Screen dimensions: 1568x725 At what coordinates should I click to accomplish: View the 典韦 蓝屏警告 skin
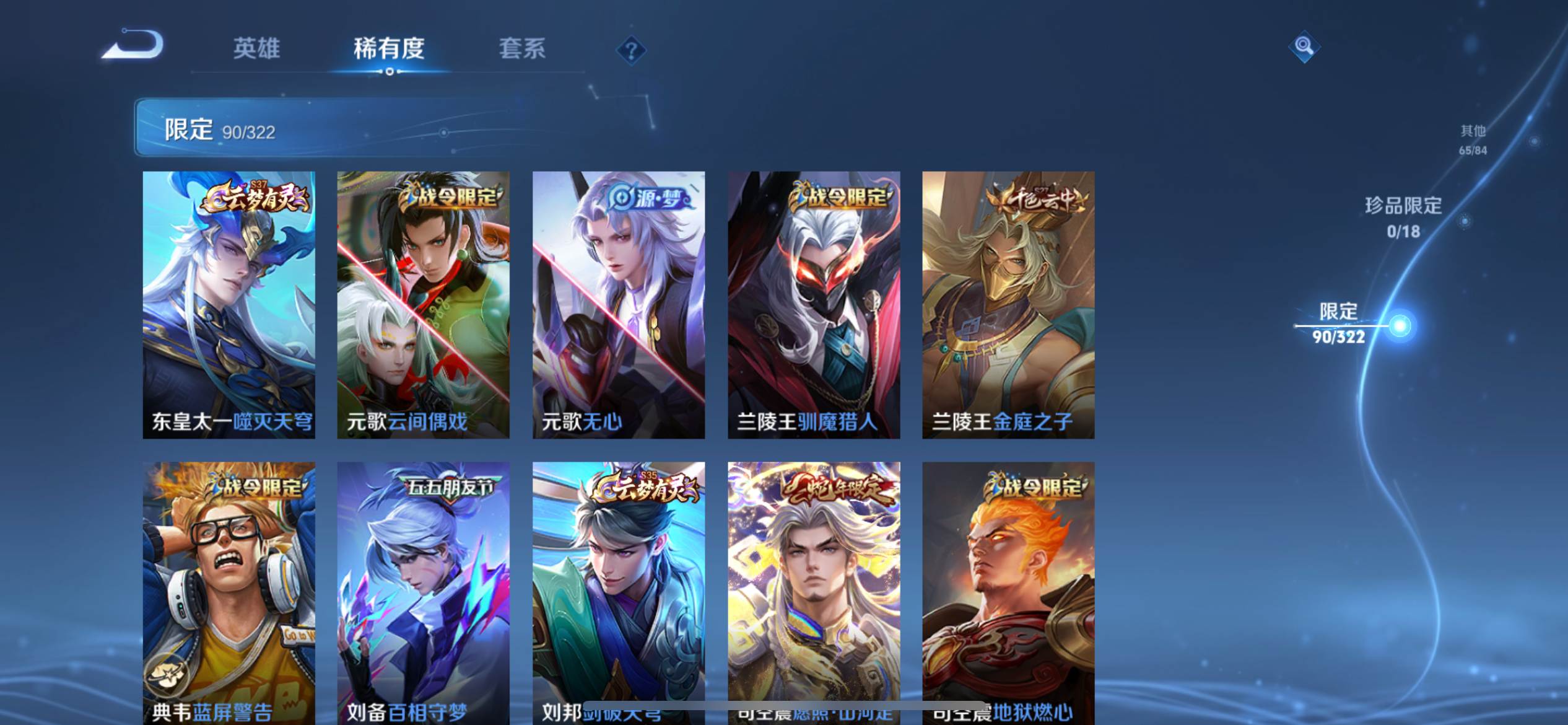[x=229, y=592]
